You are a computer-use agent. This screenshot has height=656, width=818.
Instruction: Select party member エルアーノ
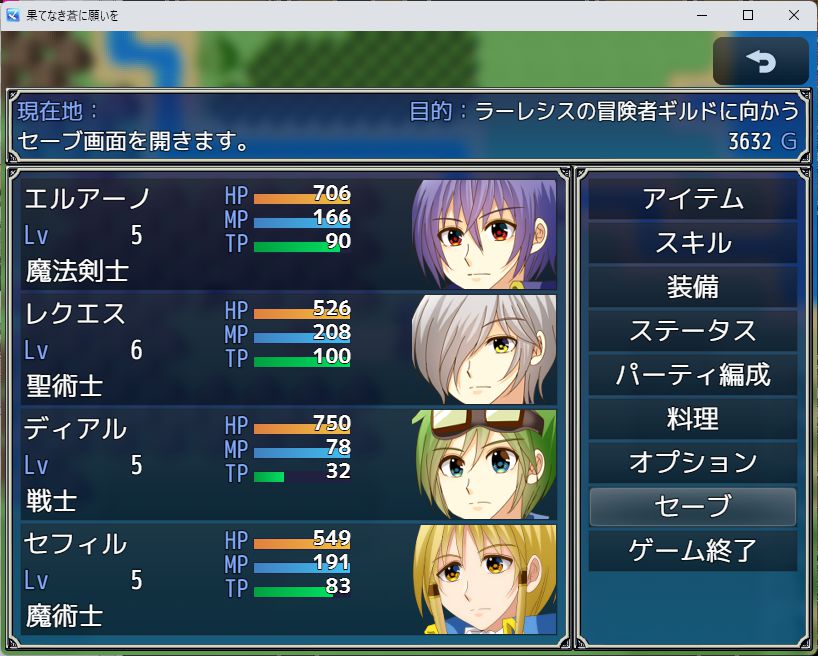288,234
